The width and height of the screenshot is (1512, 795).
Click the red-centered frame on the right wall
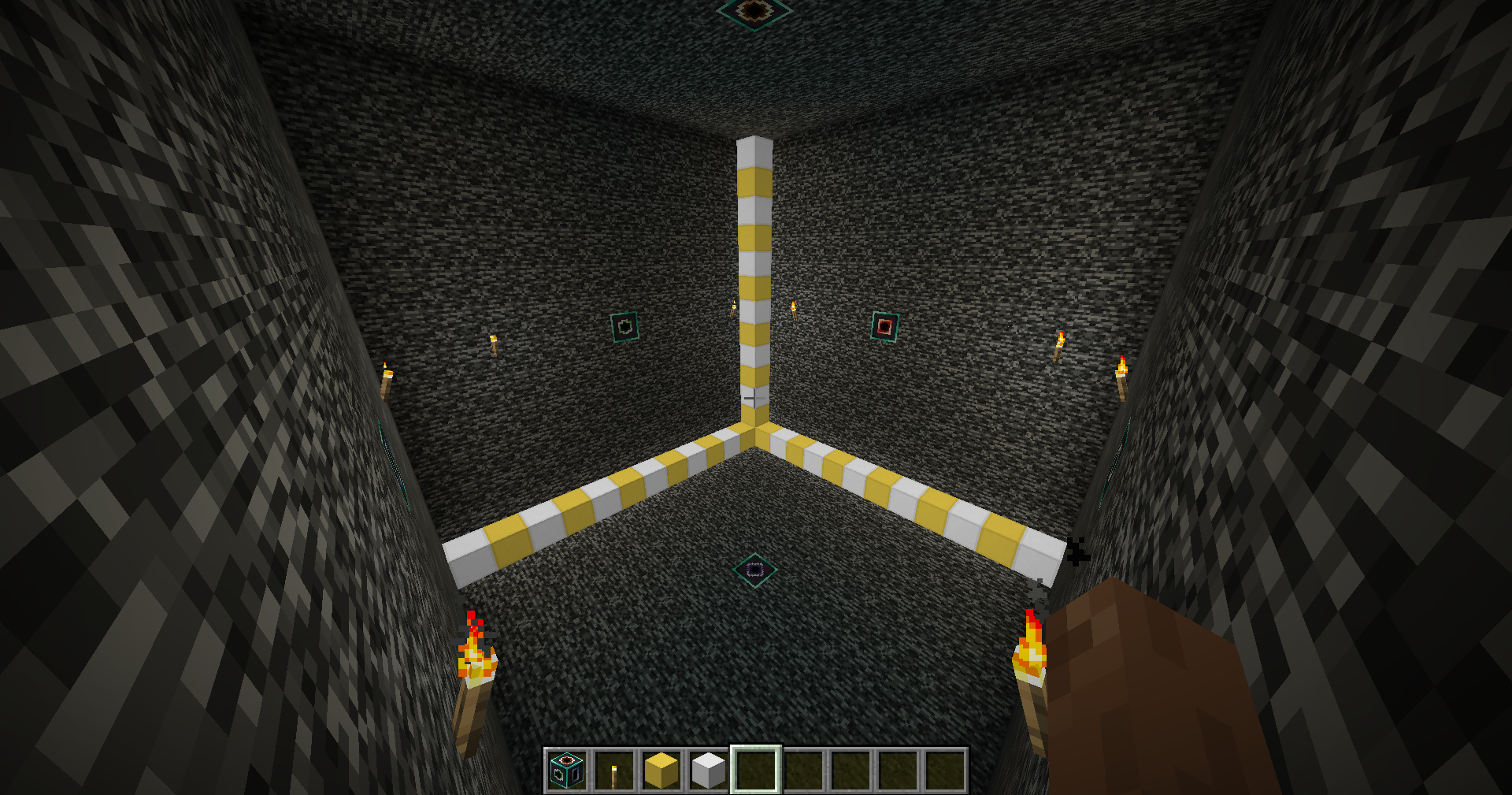(x=886, y=326)
